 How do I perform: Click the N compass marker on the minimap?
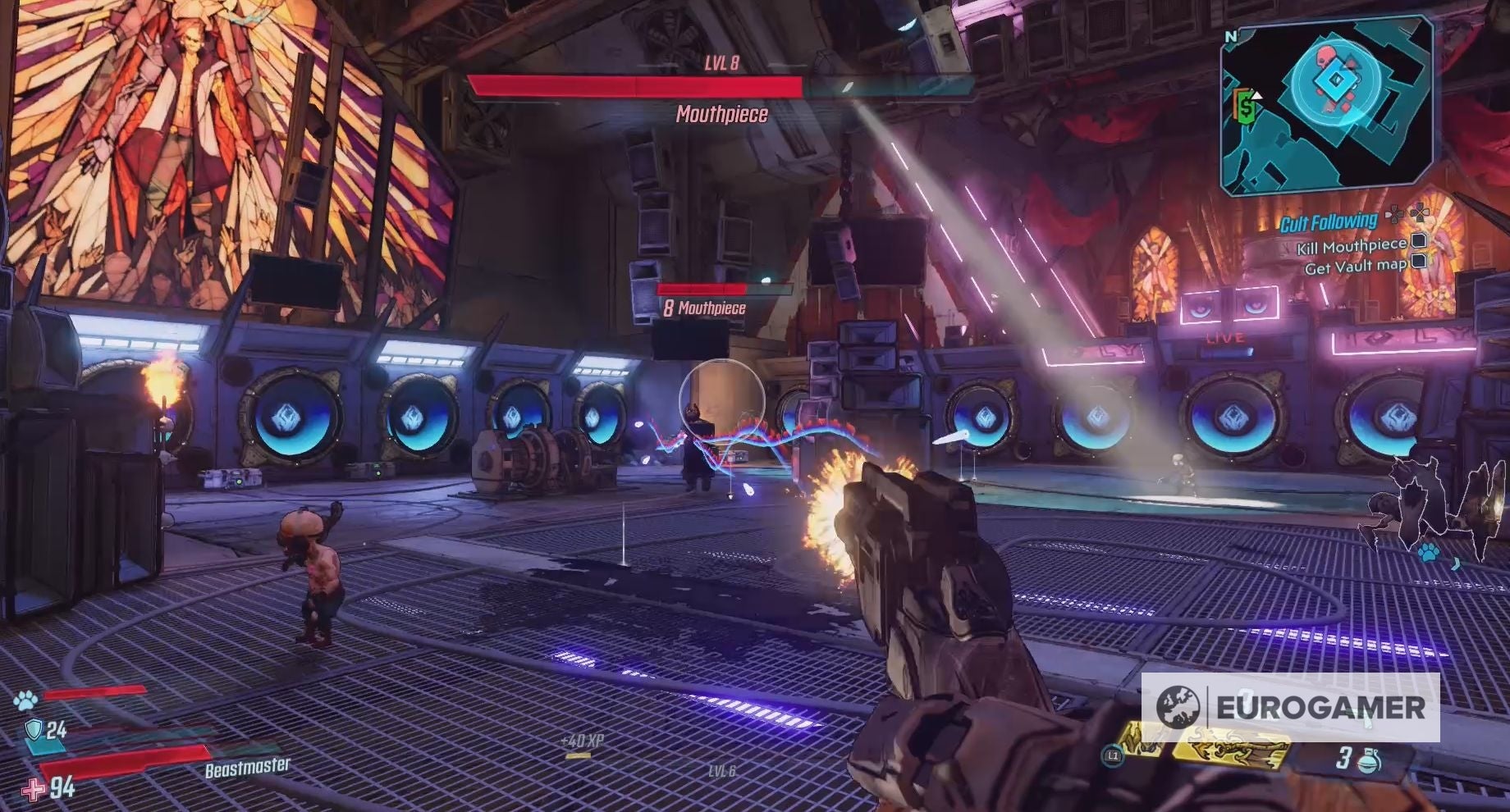[x=1231, y=37]
